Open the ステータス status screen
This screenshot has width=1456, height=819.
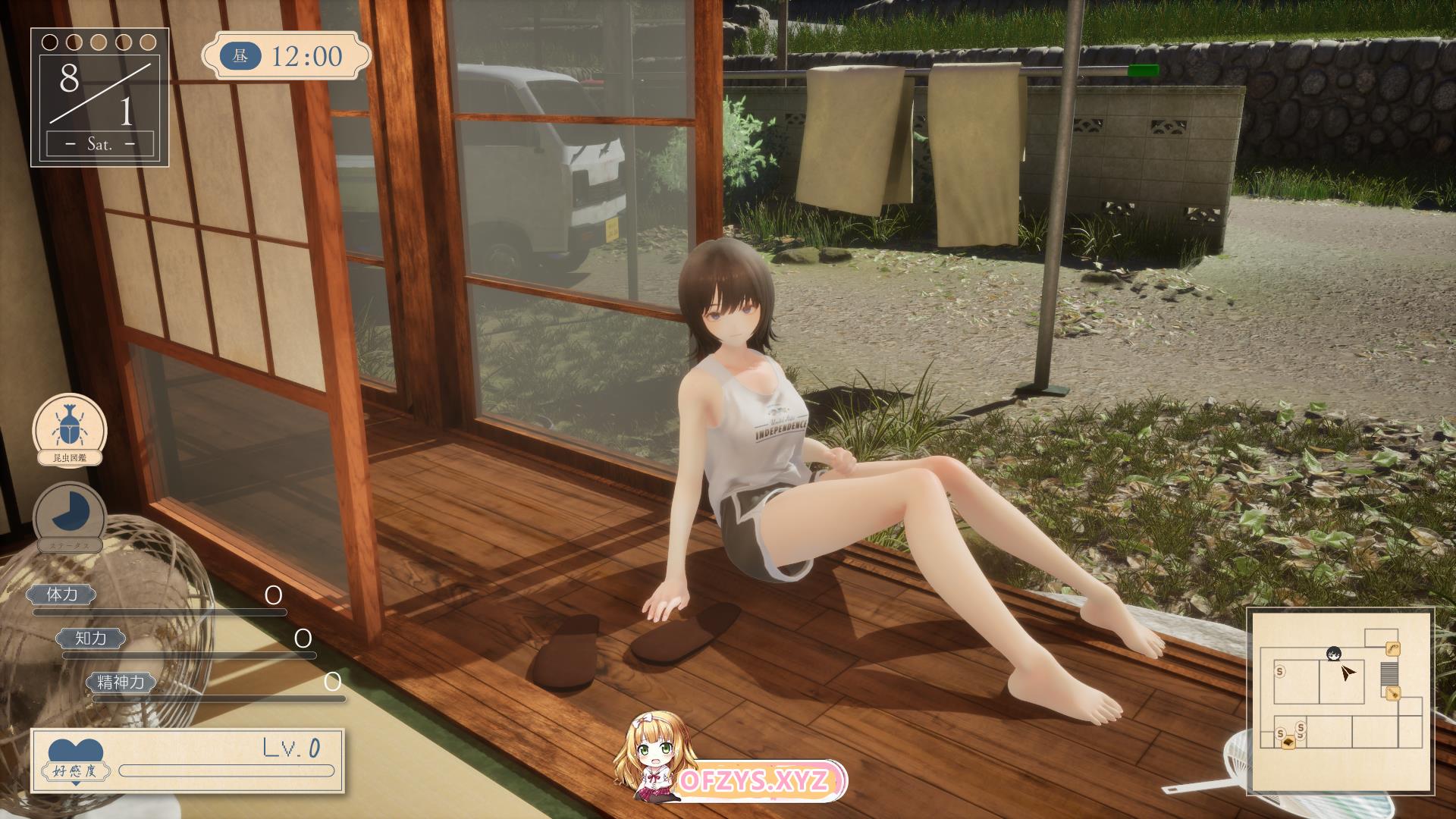[69, 516]
